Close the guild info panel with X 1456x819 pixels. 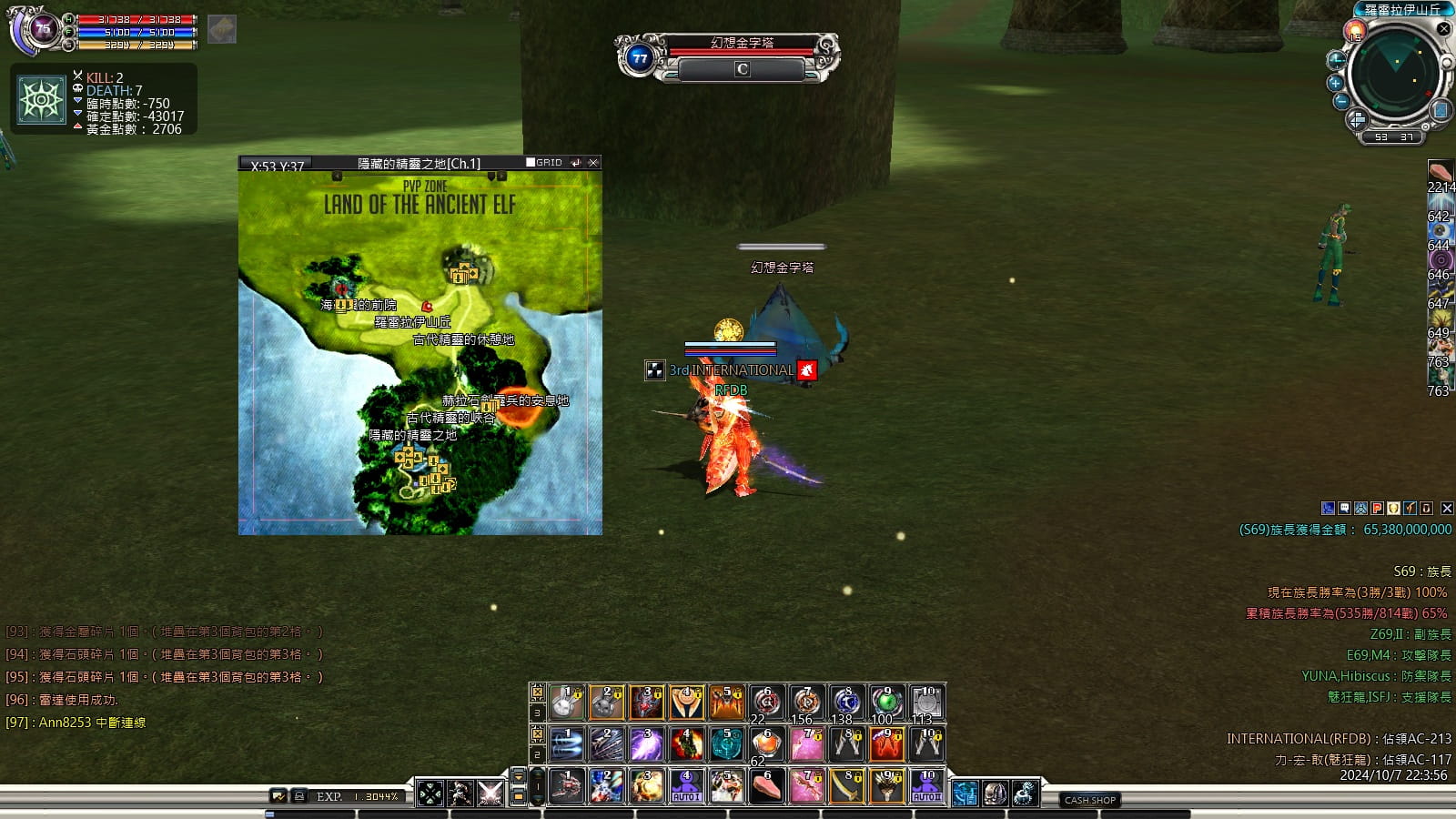1447,509
